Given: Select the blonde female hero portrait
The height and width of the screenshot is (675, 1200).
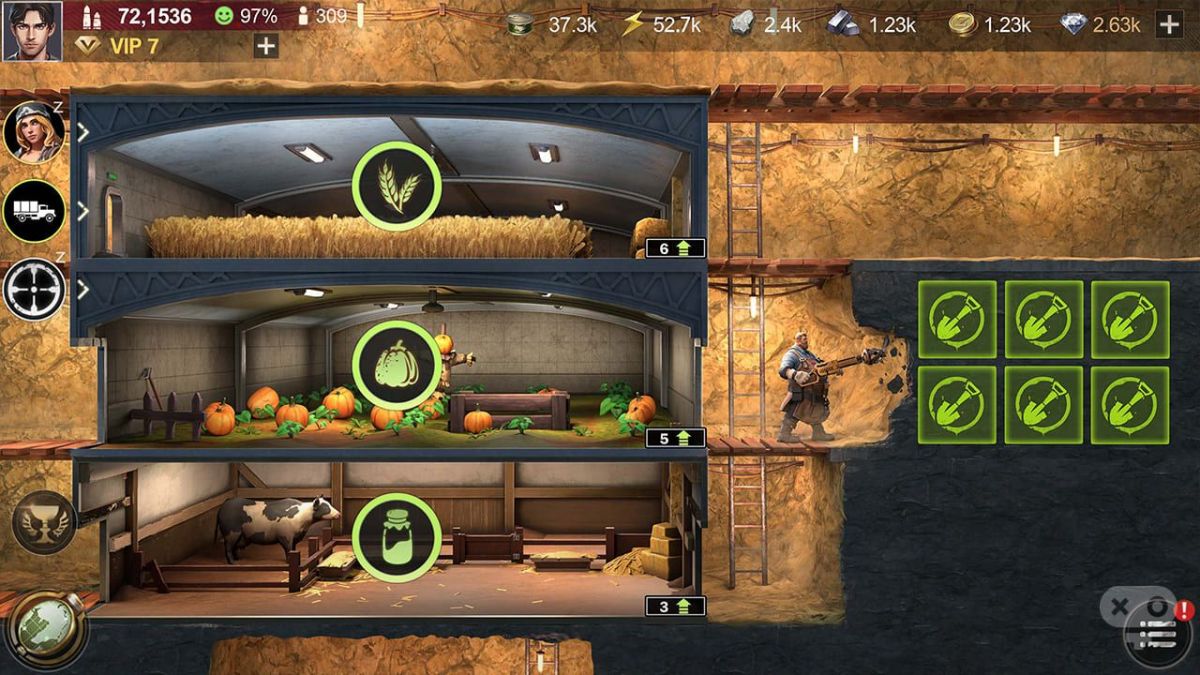Looking at the screenshot, I should (x=34, y=131).
